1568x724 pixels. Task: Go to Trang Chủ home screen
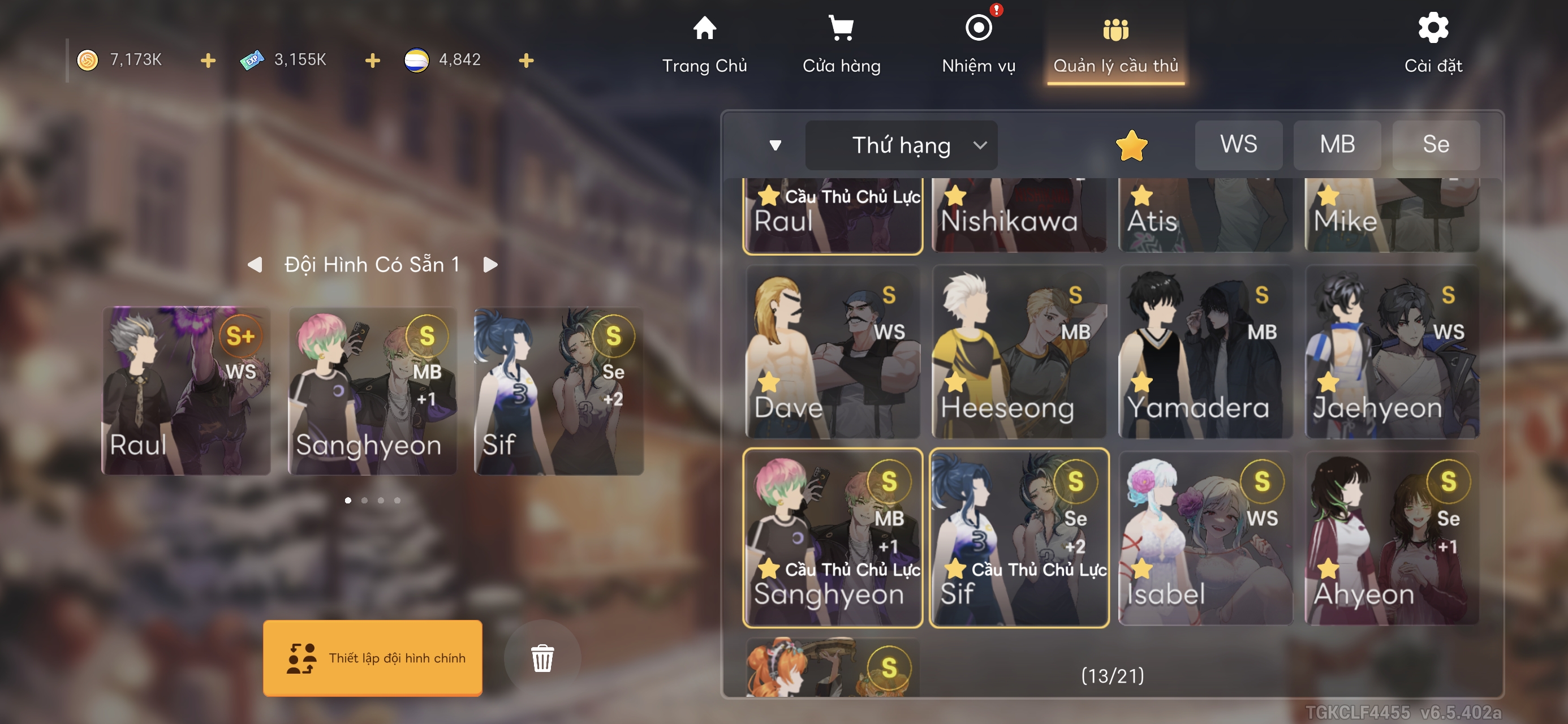coord(704,45)
